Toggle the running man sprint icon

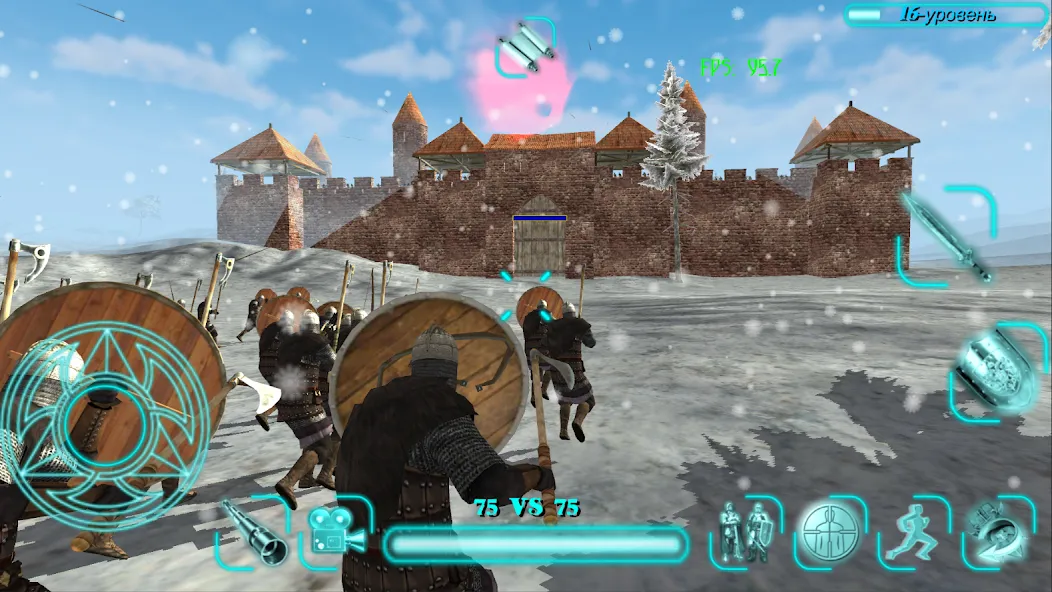(912, 531)
